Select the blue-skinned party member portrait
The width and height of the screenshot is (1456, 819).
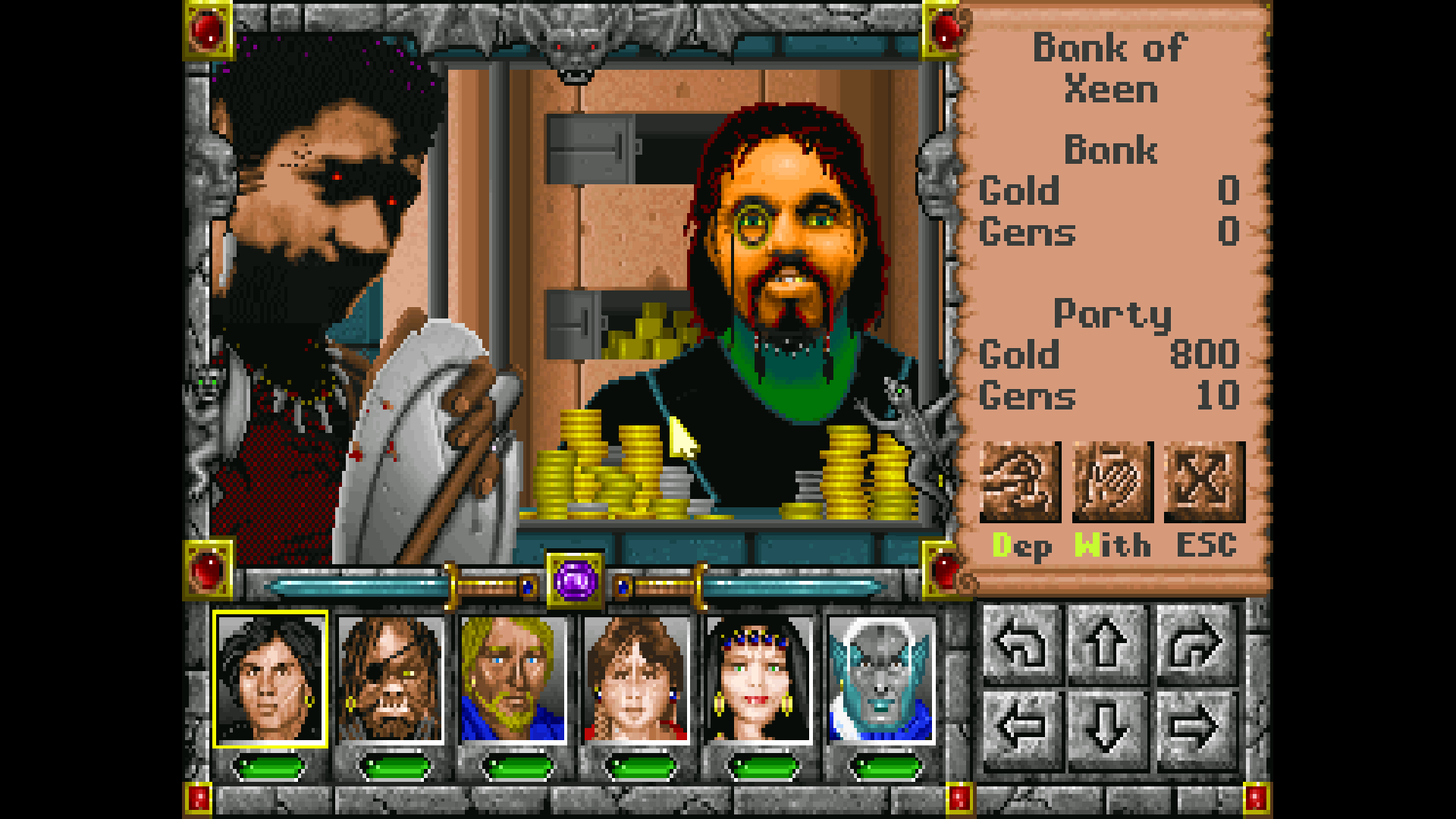(878, 679)
